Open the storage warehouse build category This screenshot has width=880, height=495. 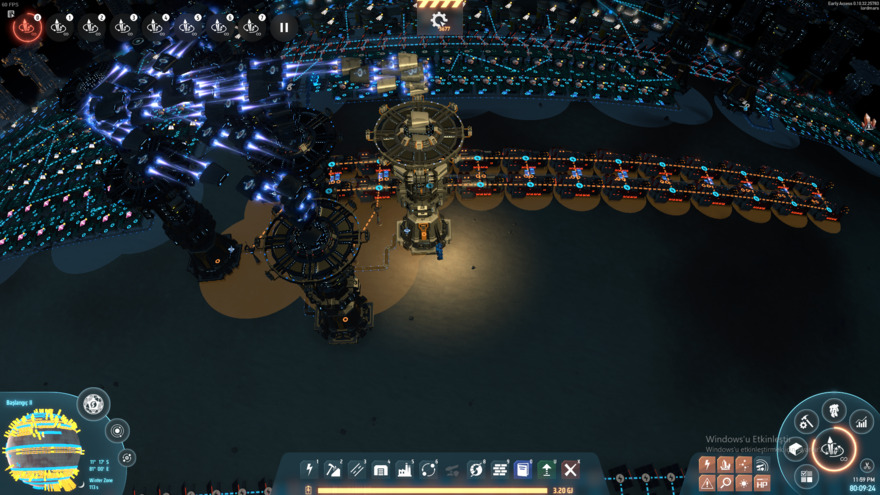click(x=381, y=469)
